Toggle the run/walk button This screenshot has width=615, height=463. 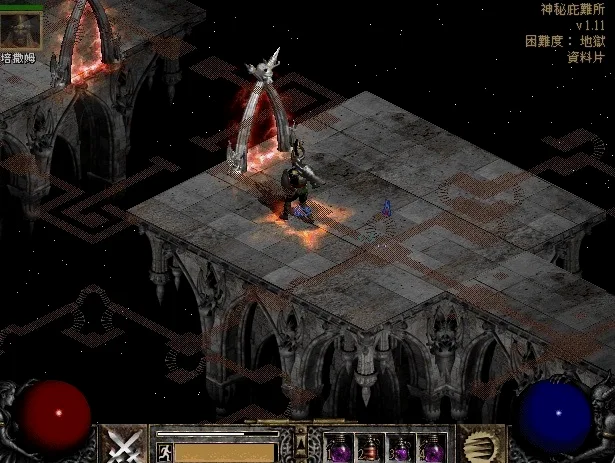coord(163,450)
